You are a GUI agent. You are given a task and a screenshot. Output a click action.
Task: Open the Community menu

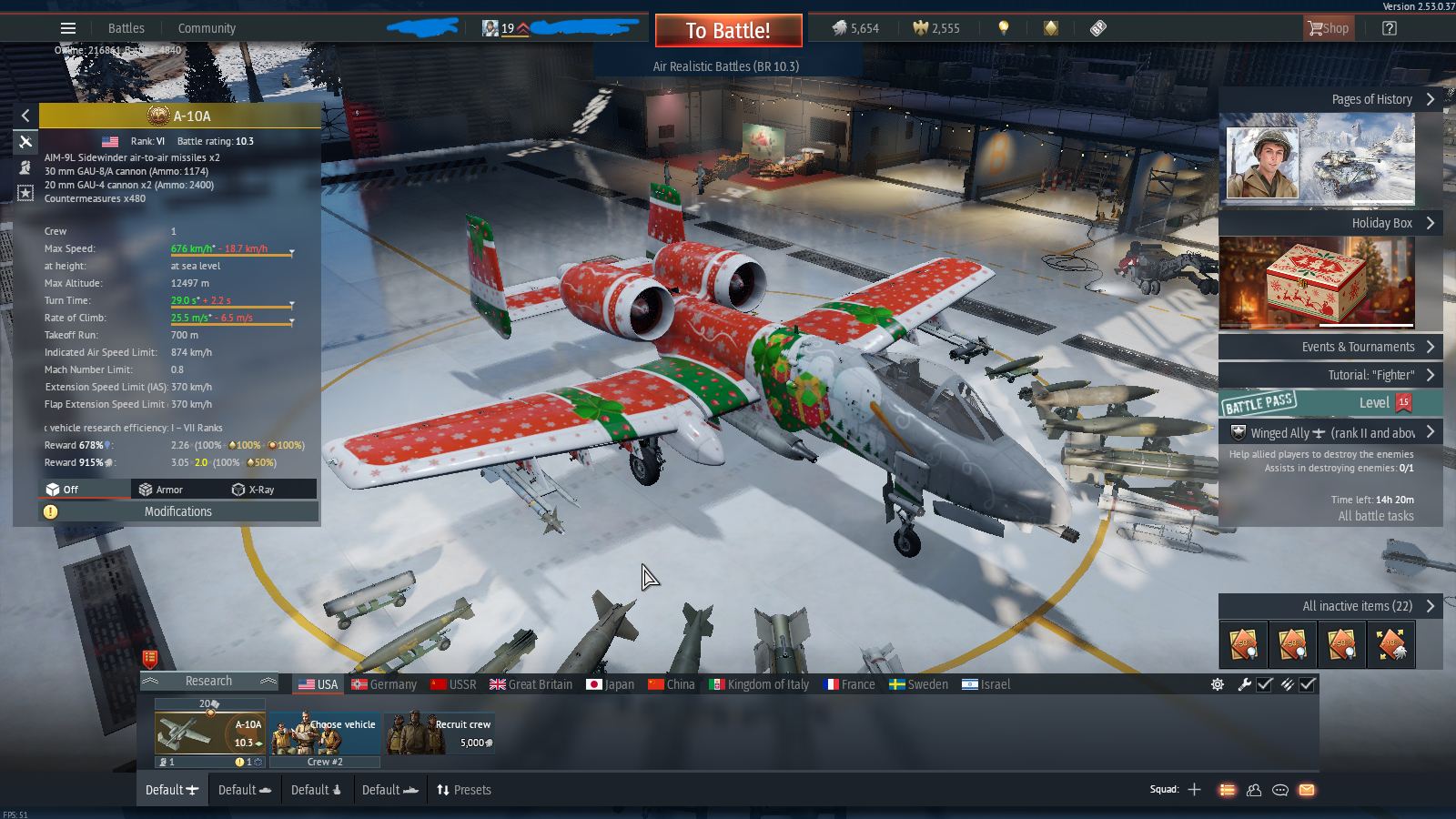(207, 28)
